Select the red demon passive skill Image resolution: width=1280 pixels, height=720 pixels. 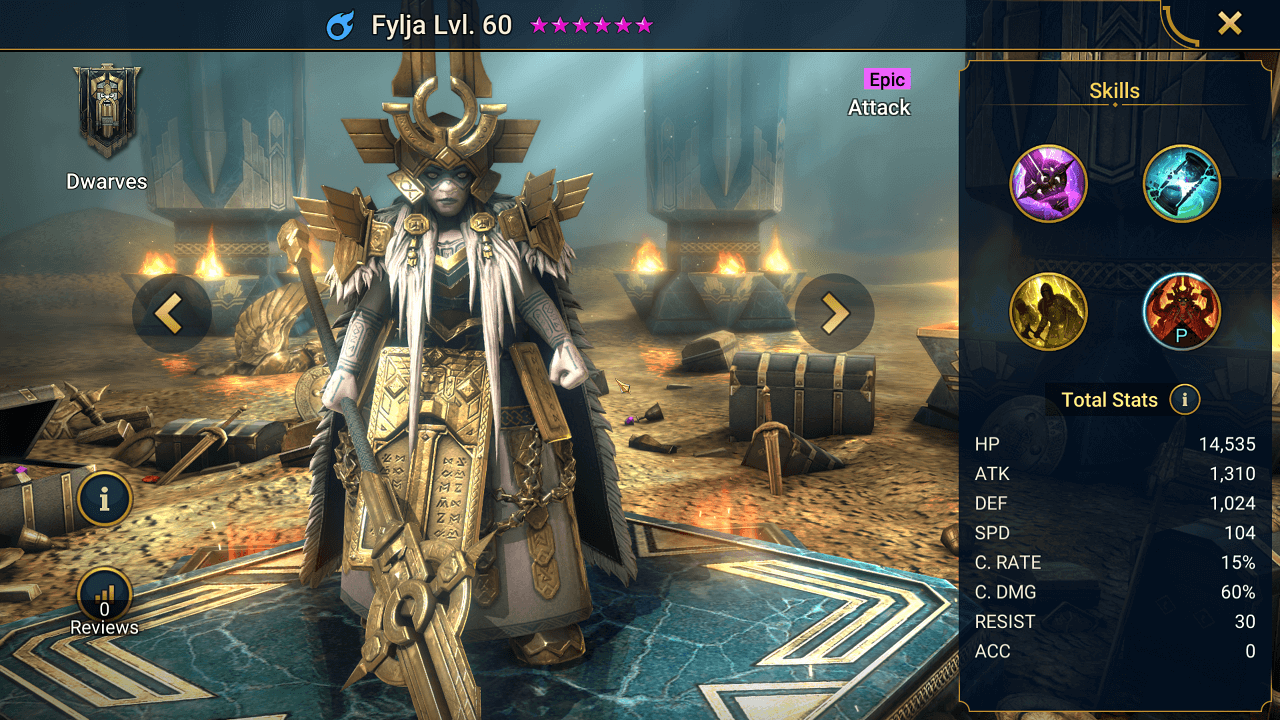point(1181,312)
